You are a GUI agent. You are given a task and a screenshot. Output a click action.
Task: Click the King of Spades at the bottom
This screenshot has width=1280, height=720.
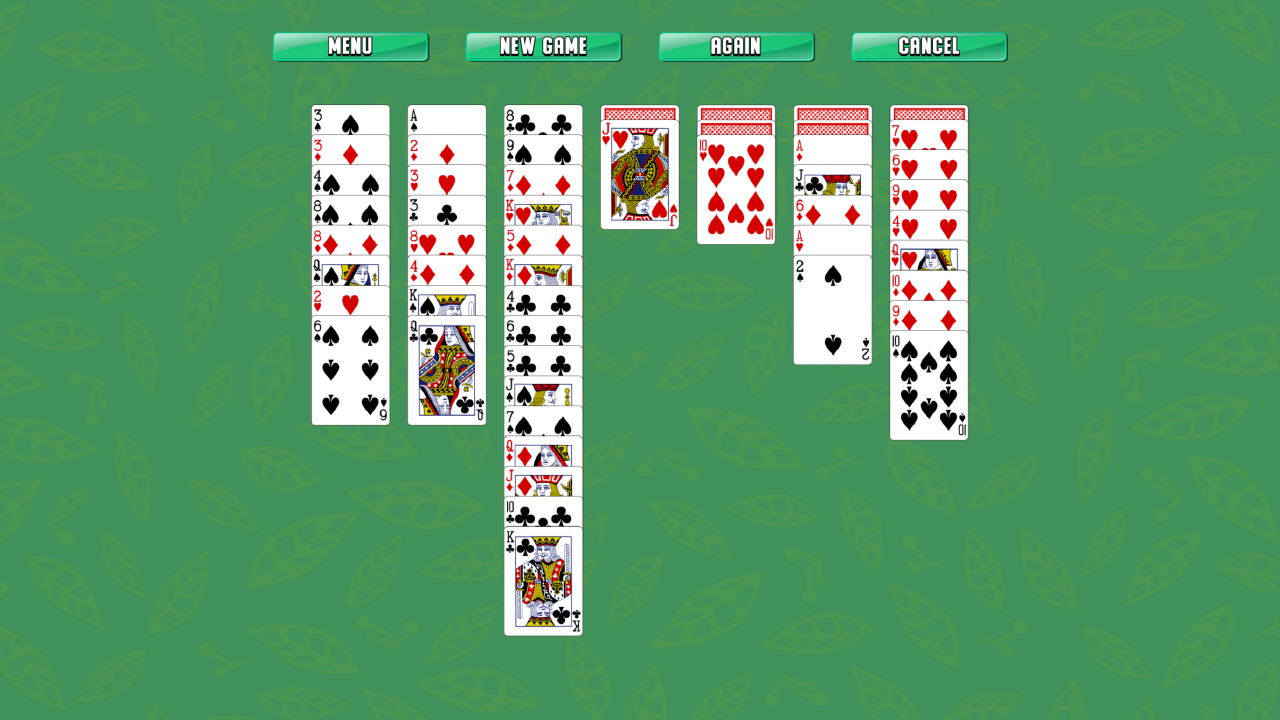point(543,585)
